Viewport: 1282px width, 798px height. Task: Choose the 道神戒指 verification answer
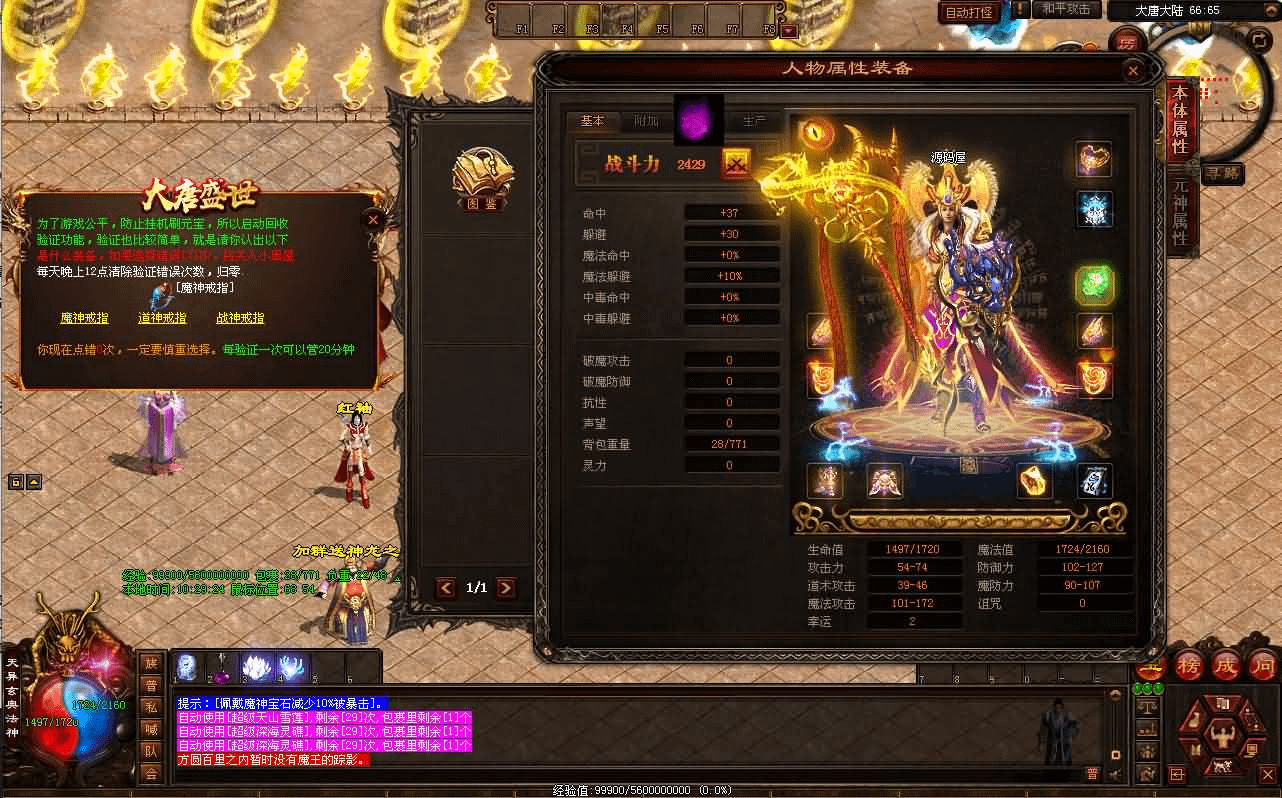point(162,318)
